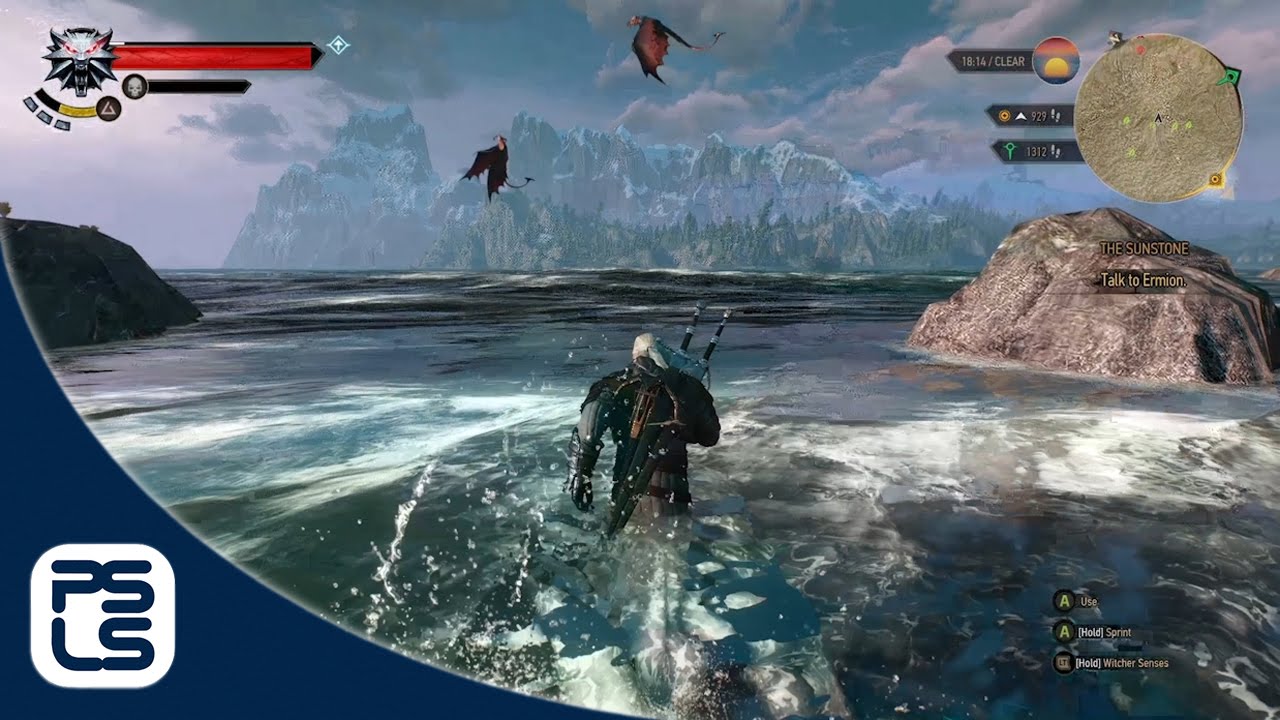The height and width of the screenshot is (720, 1280).
Task: Click the red enemy dot on minimap
Action: click(1140, 50)
